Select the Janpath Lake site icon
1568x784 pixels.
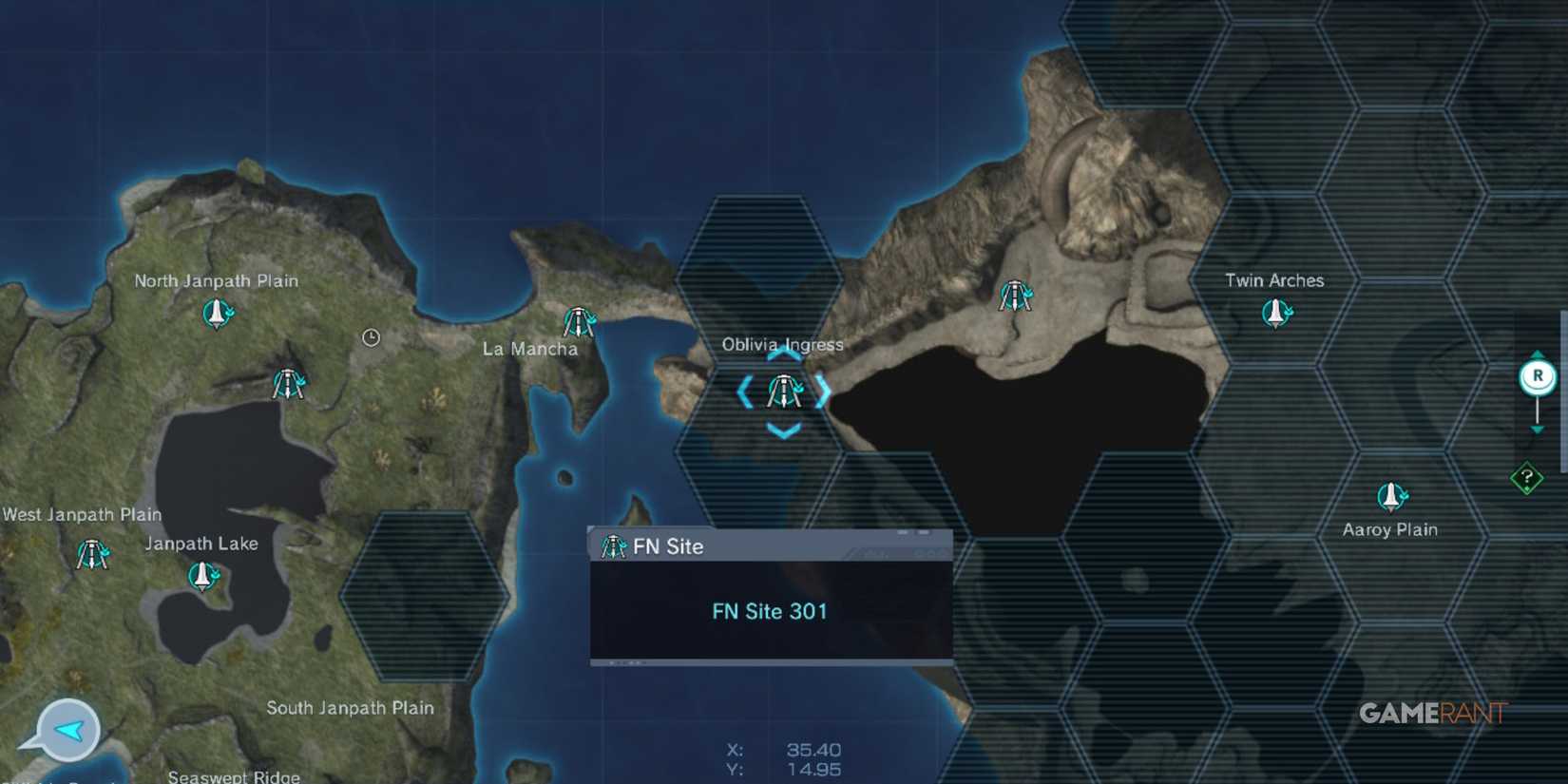pyautogui.click(x=204, y=575)
